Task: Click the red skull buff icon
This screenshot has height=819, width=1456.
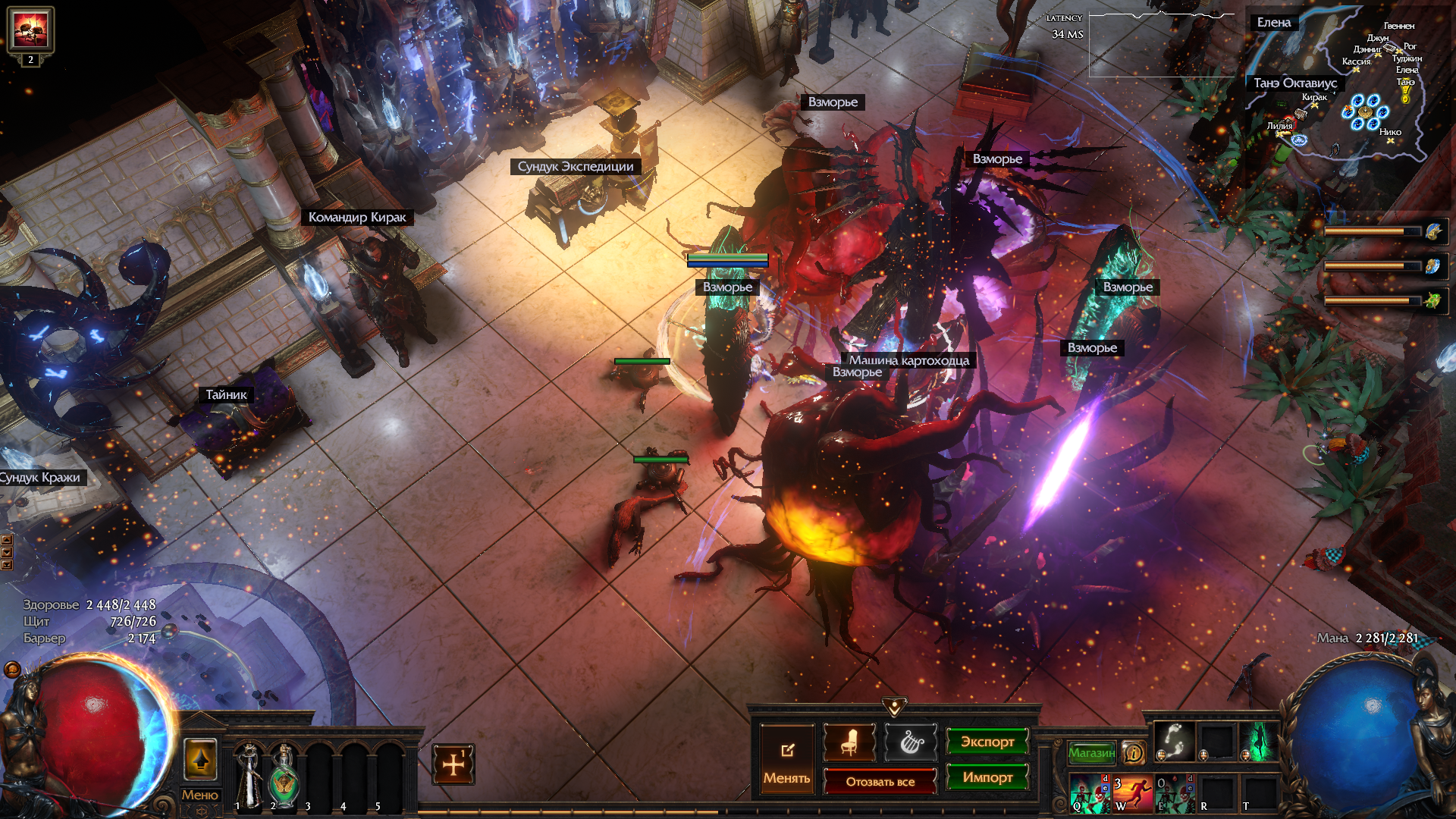Action: click(30, 29)
